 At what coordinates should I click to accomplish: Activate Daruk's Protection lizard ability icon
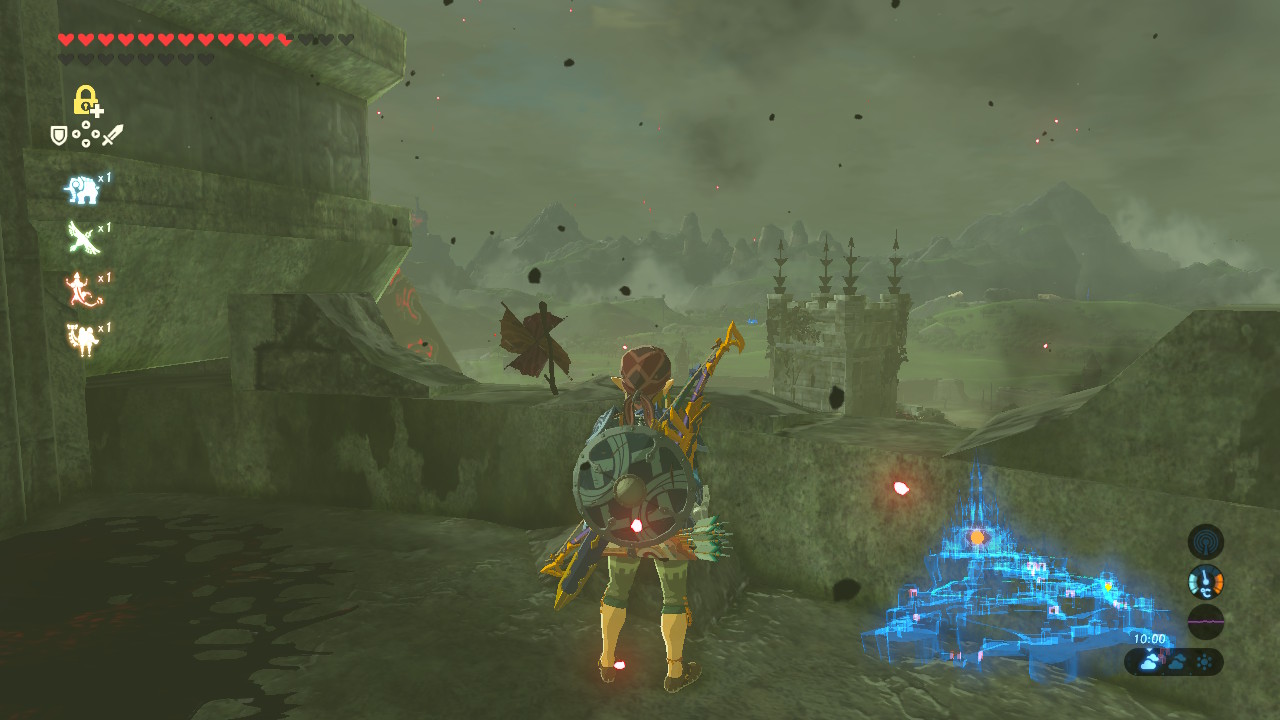click(x=82, y=289)
